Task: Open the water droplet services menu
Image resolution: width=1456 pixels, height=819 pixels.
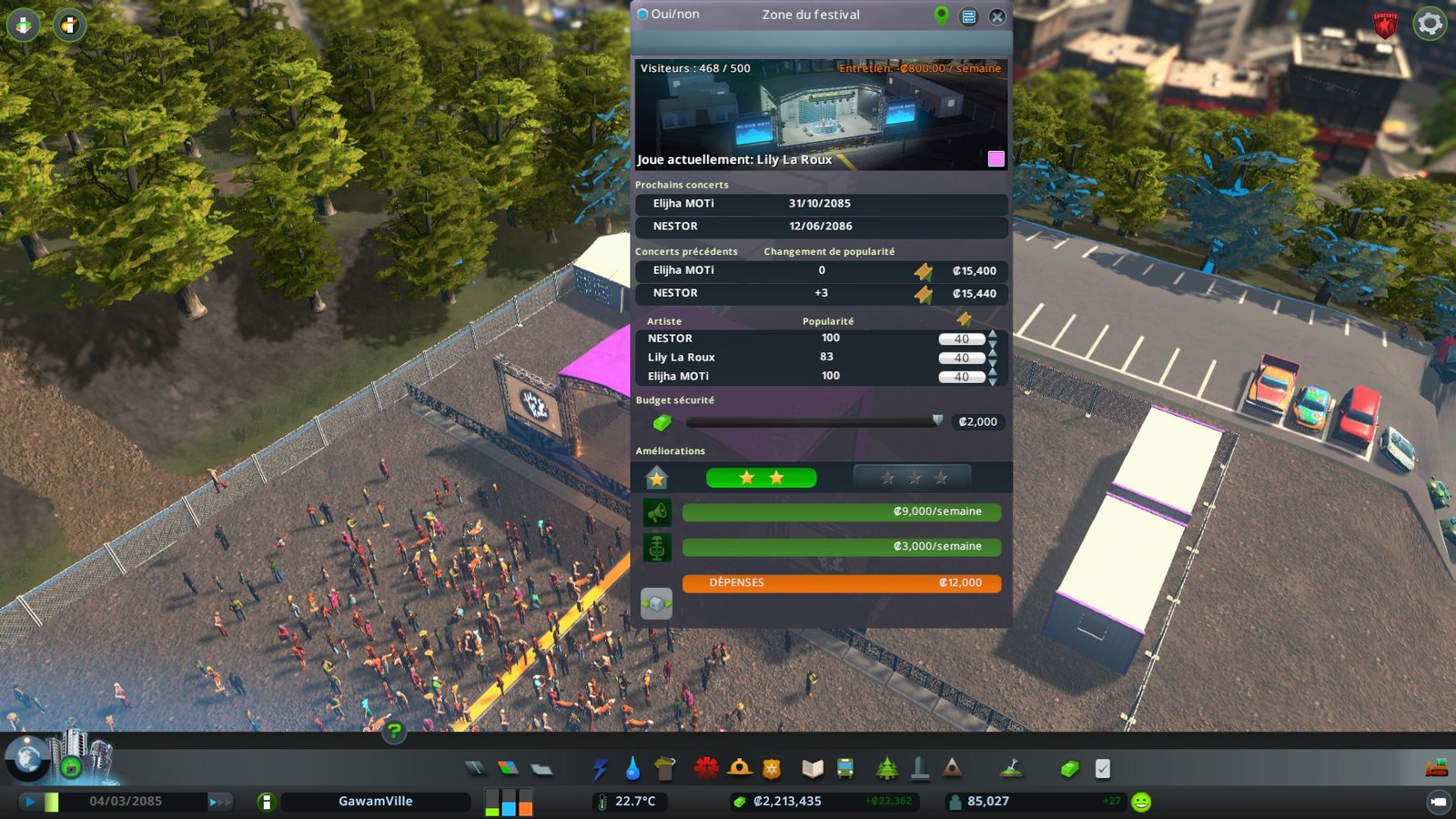Action: coord(632,769)
